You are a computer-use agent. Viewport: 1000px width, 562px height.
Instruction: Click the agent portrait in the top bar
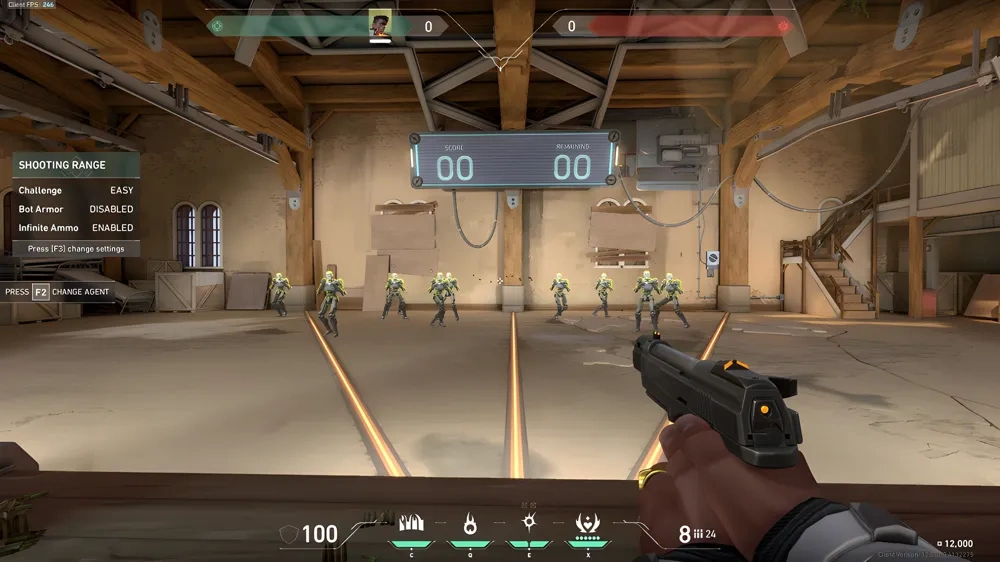click(x=380, y=25)
